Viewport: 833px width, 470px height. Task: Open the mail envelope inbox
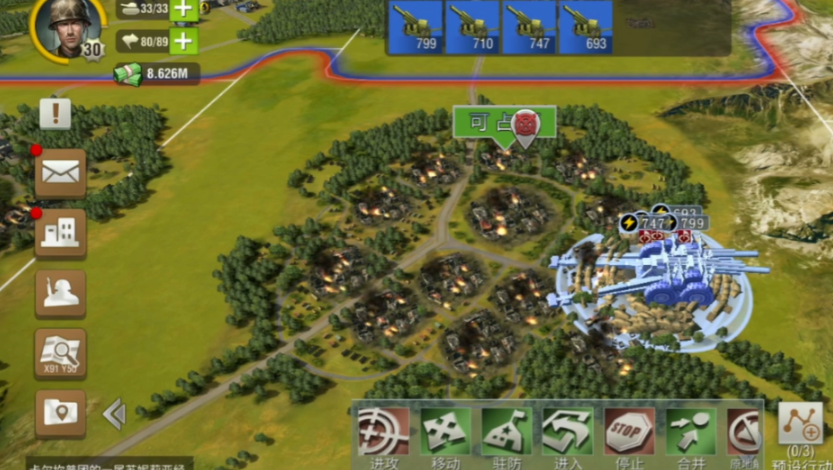point(60,173)
